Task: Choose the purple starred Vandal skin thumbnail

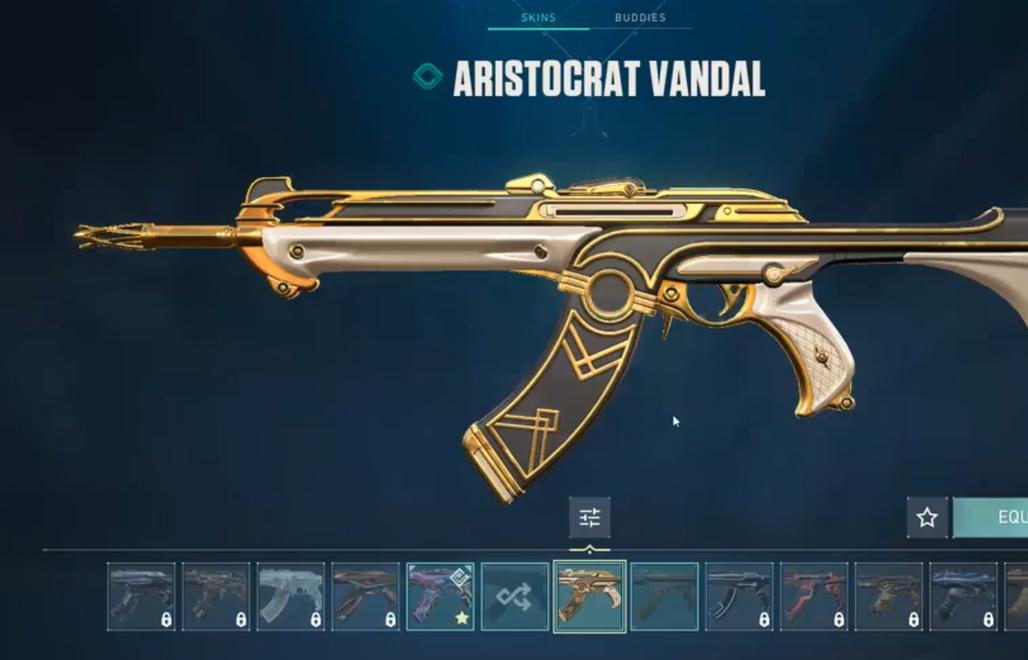Action: click(x=440, y=596)
